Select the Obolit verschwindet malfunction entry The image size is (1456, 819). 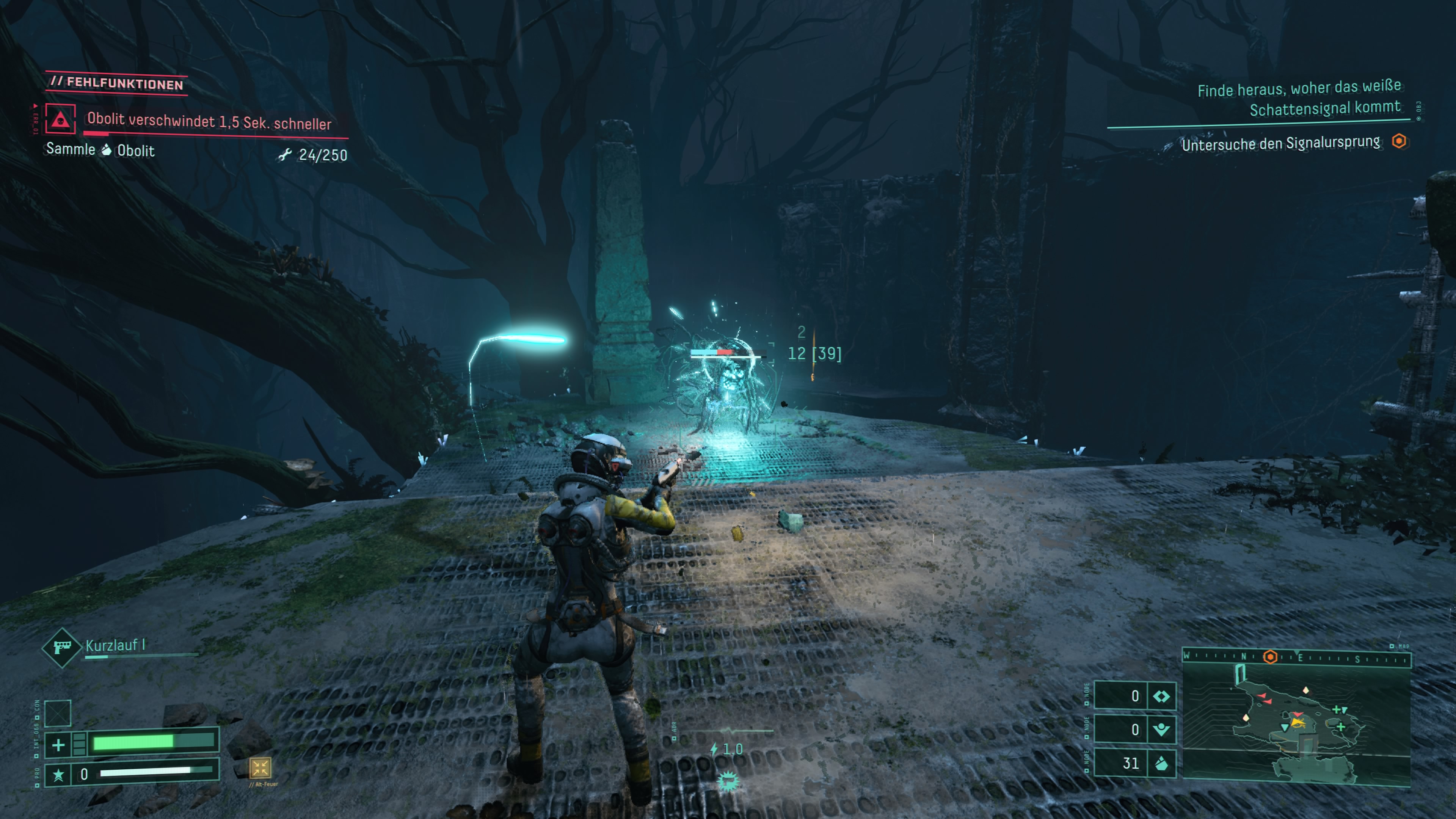[209, 121]
